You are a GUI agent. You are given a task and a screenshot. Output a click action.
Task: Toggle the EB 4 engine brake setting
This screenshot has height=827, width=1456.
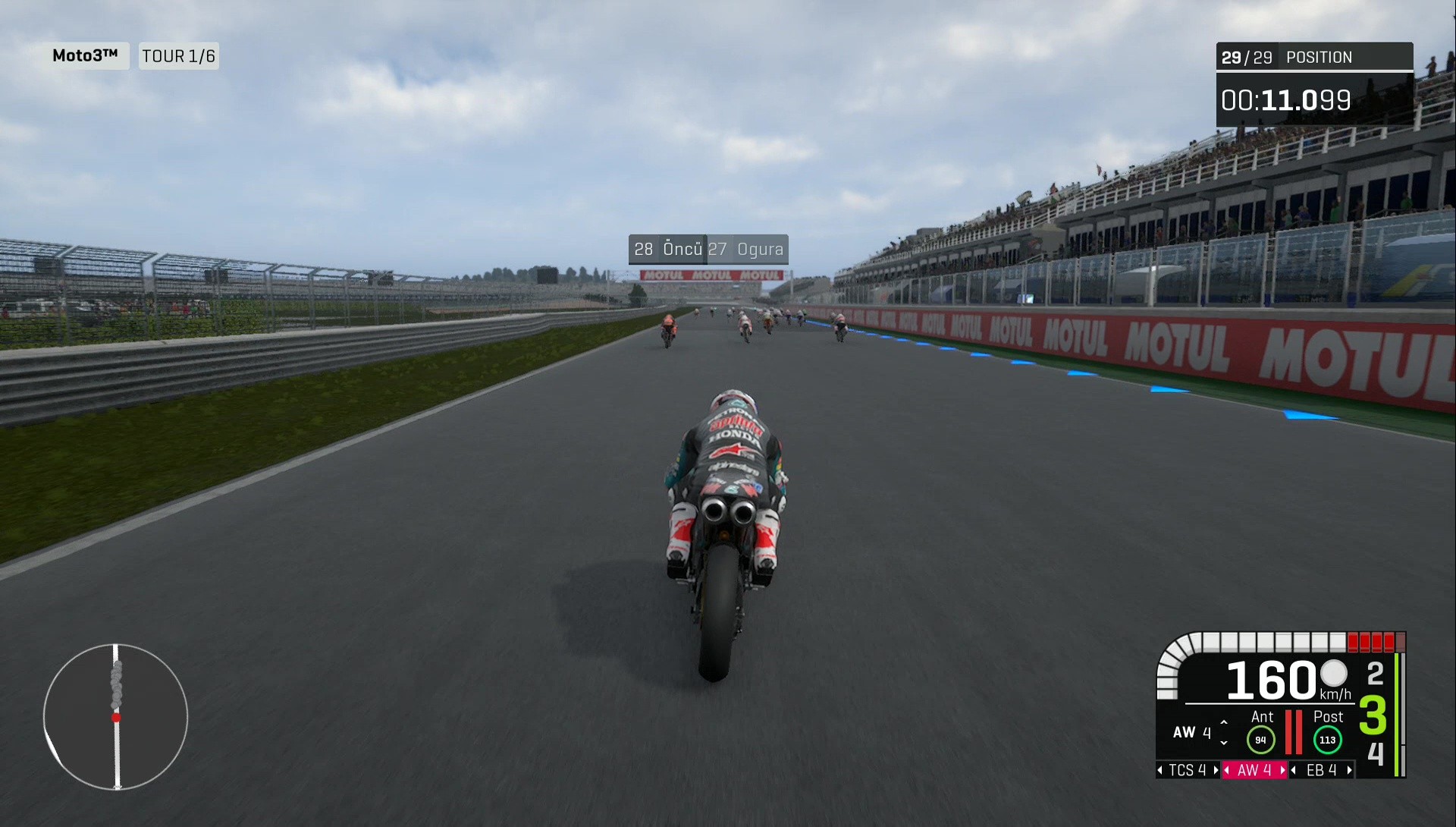click(1320, 771)
